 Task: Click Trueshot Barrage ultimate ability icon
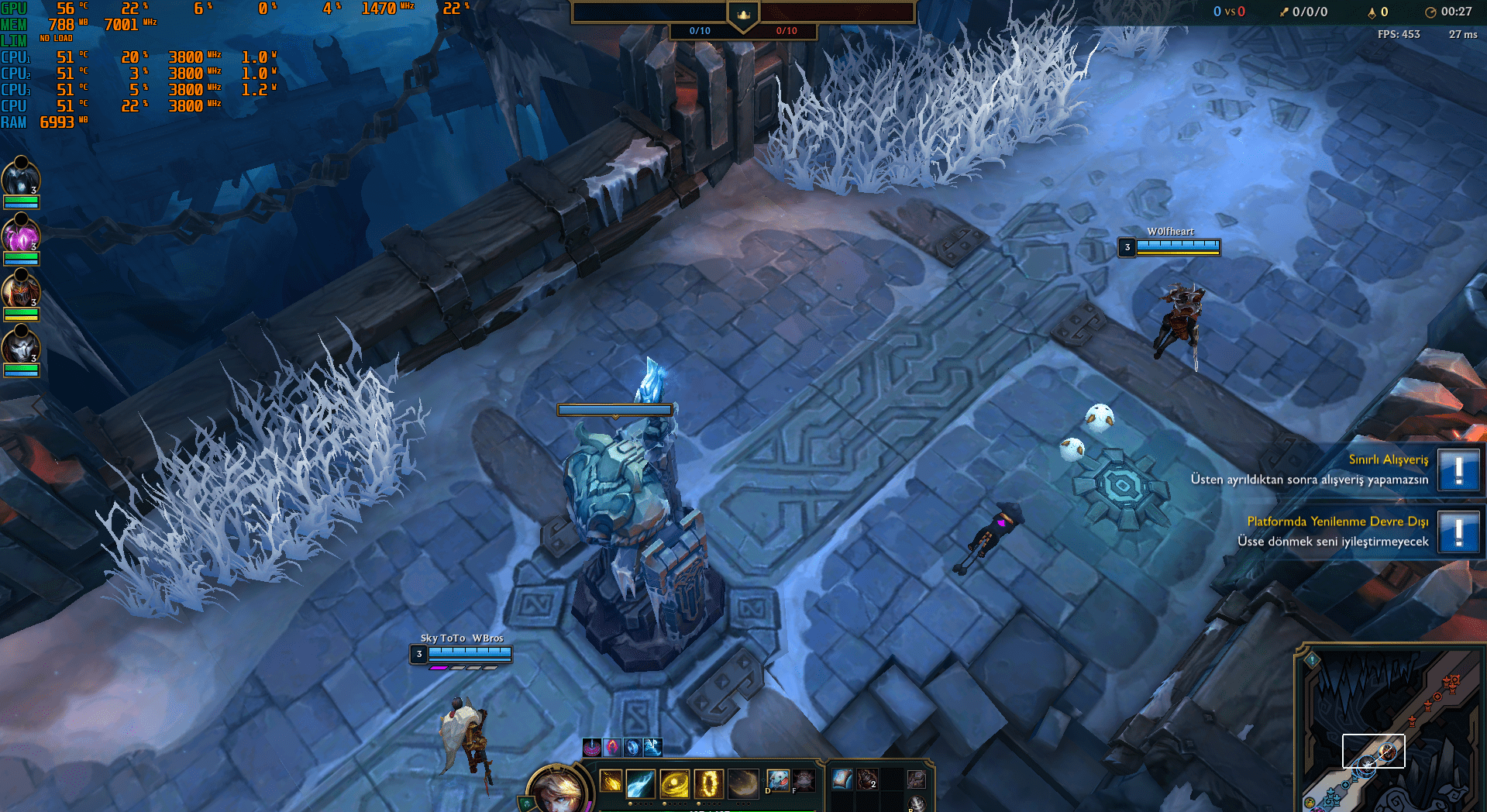(x=707, y=783)
